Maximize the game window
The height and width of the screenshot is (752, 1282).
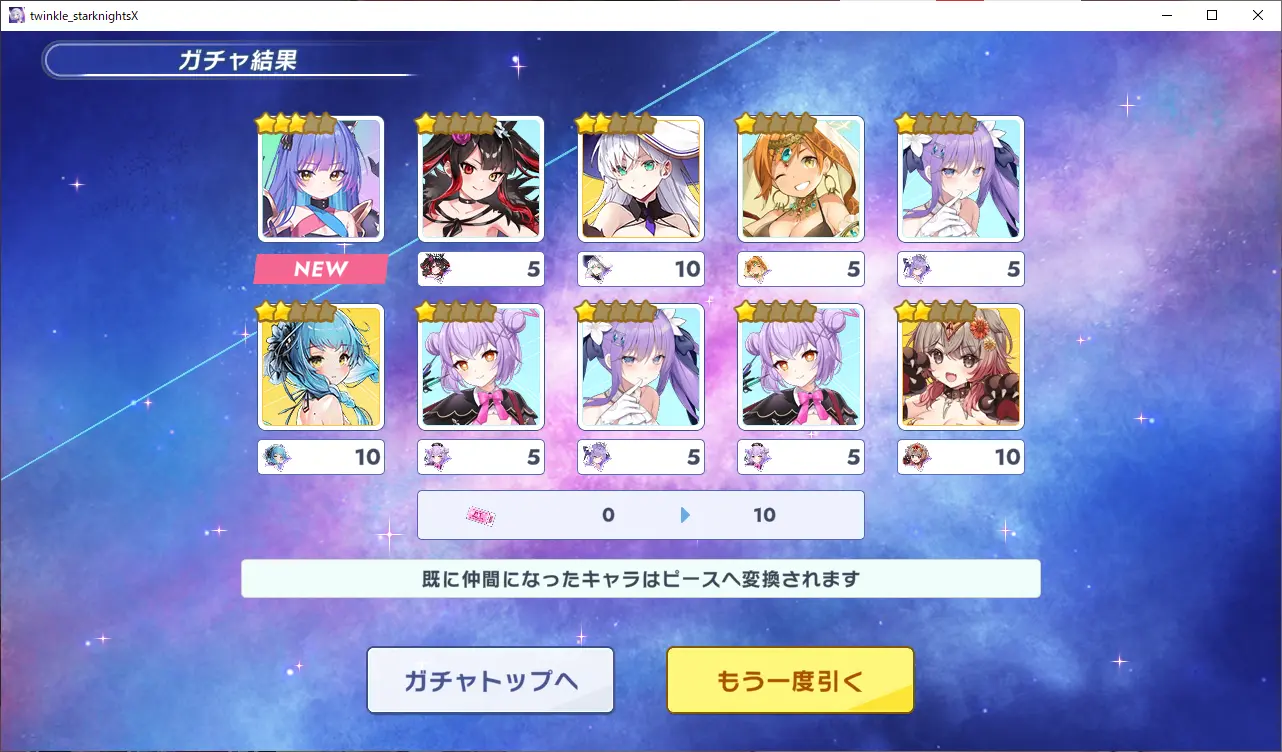[x=1212, y=15]
